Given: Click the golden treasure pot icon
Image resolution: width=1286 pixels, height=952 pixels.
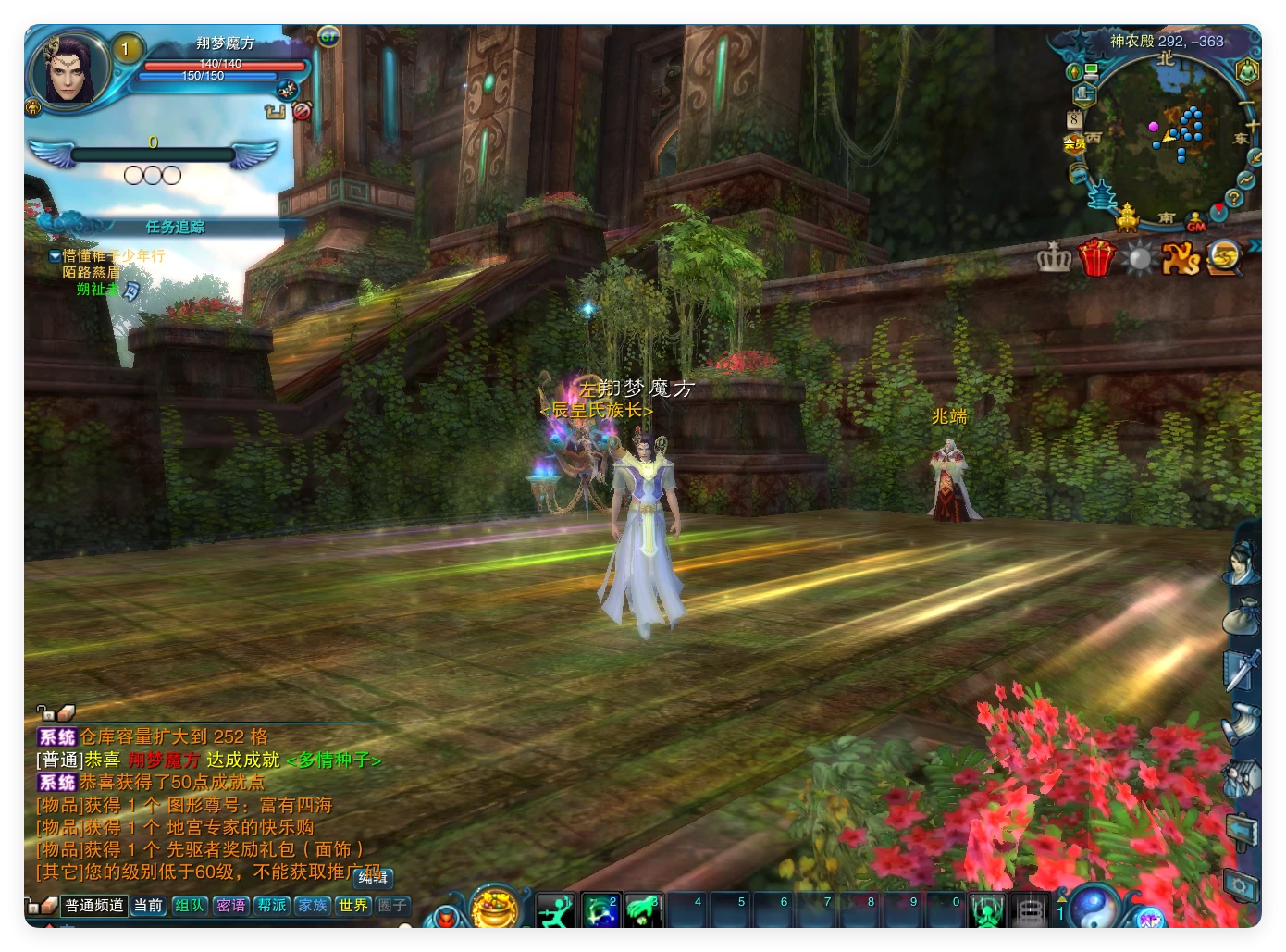Looking at the screenshot, I should tap(495, 908).
